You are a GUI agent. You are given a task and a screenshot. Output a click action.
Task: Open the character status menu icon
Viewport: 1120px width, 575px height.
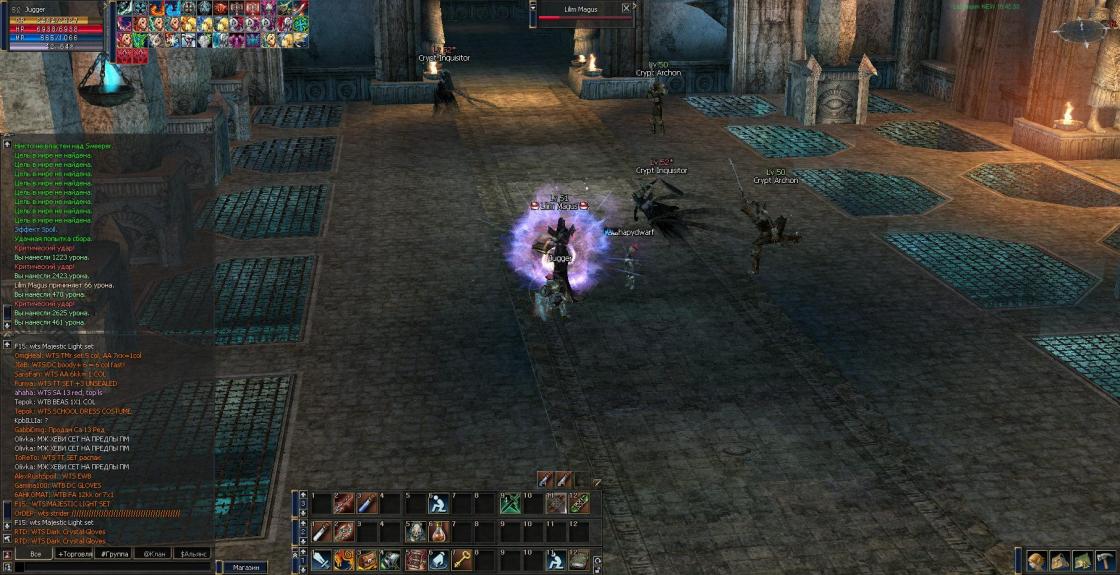1037,561
